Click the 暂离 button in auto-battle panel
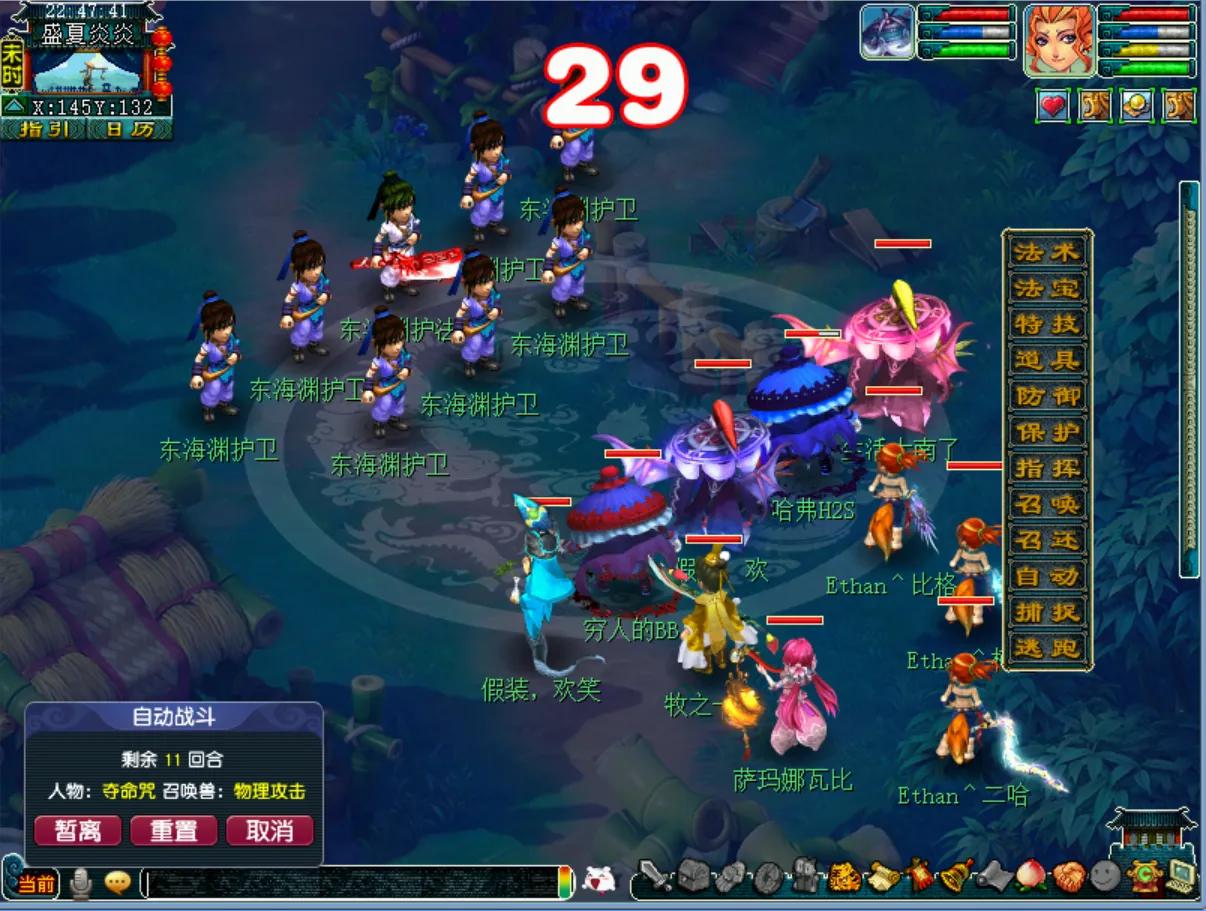 pos(78,830)
